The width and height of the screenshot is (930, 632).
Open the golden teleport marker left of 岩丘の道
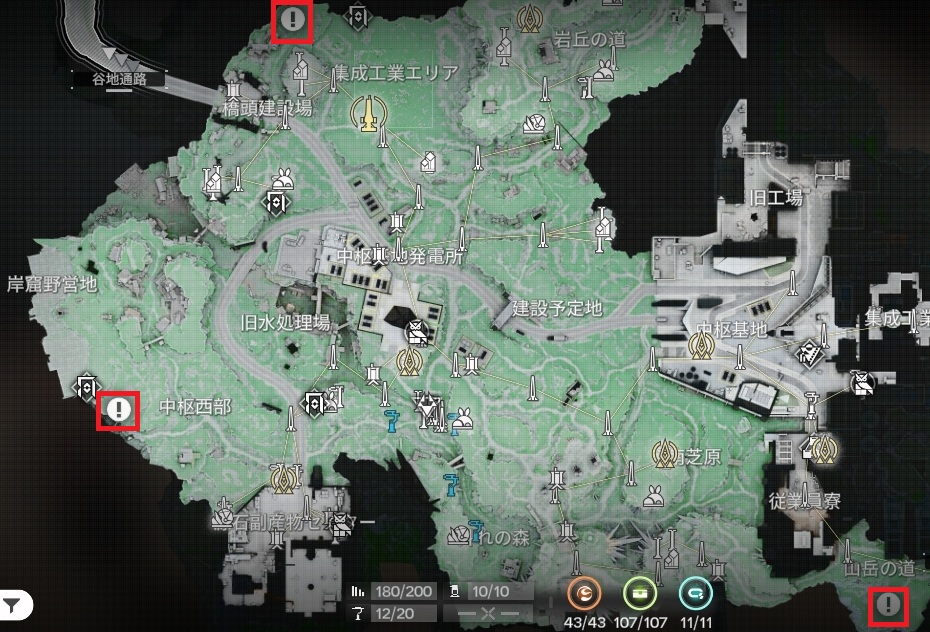pos(529,18)
